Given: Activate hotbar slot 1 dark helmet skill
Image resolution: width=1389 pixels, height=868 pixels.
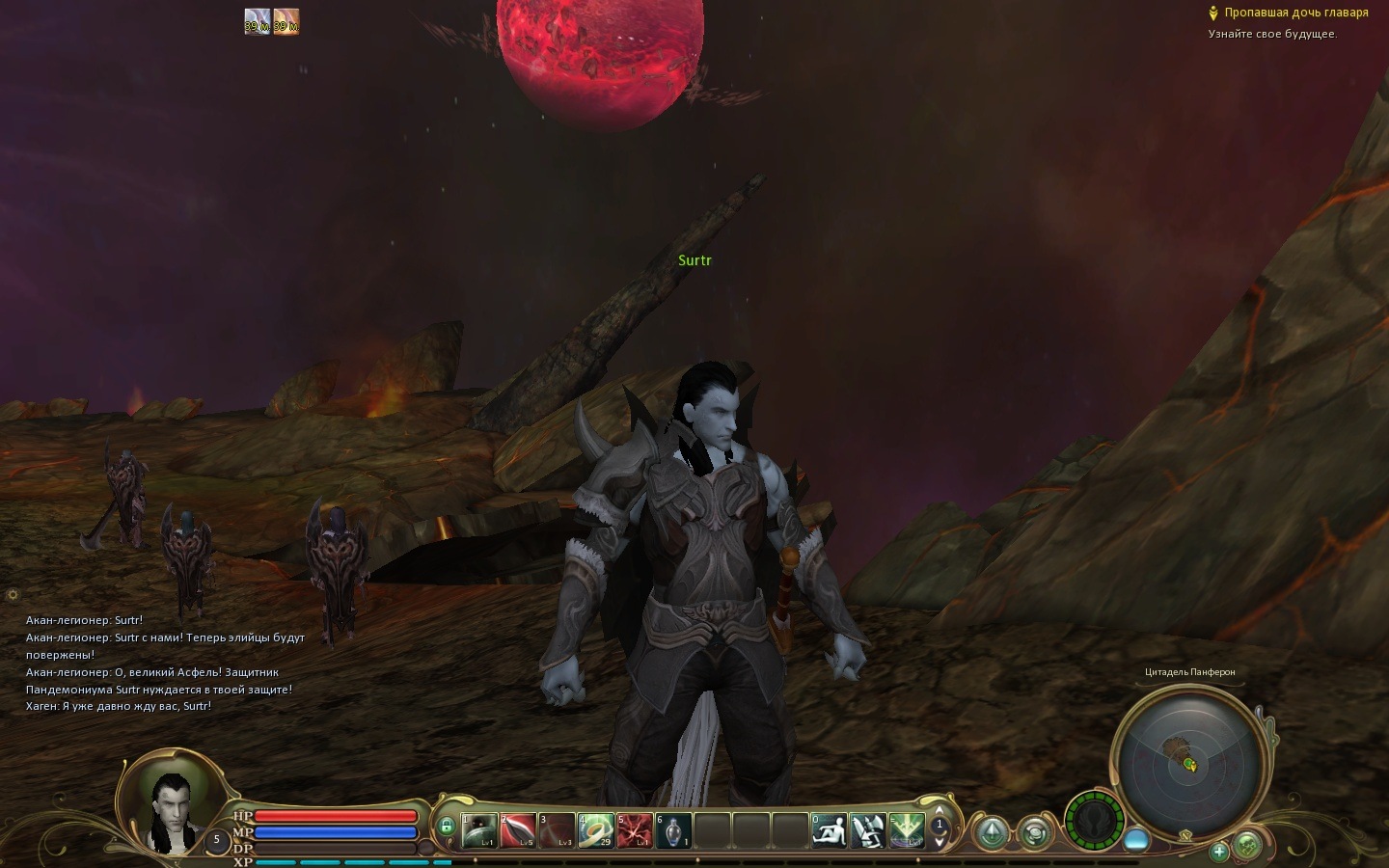Looking at the screenshot, I should (479, 829).
